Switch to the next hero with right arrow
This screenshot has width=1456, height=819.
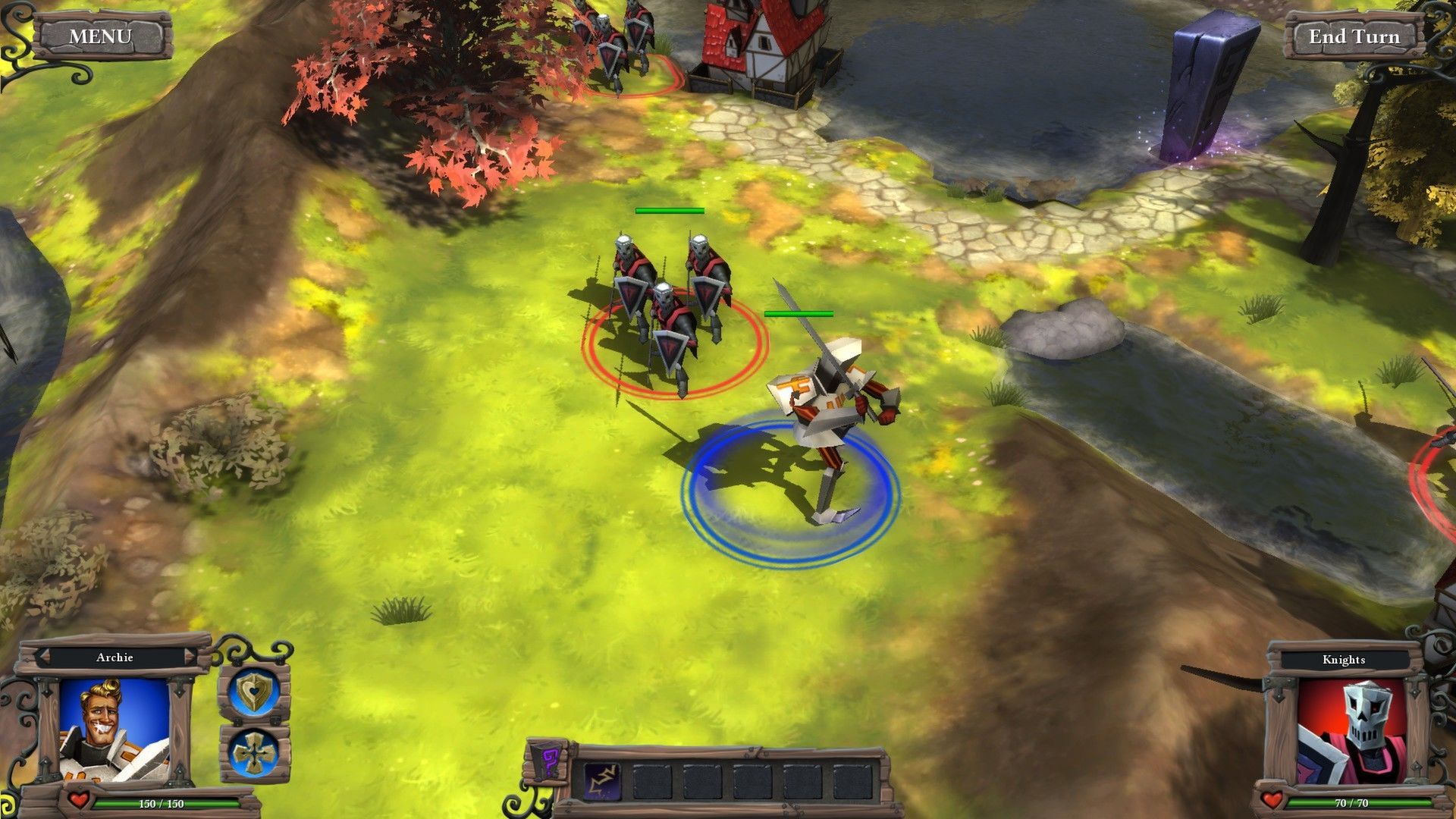[x=188, y=657]
